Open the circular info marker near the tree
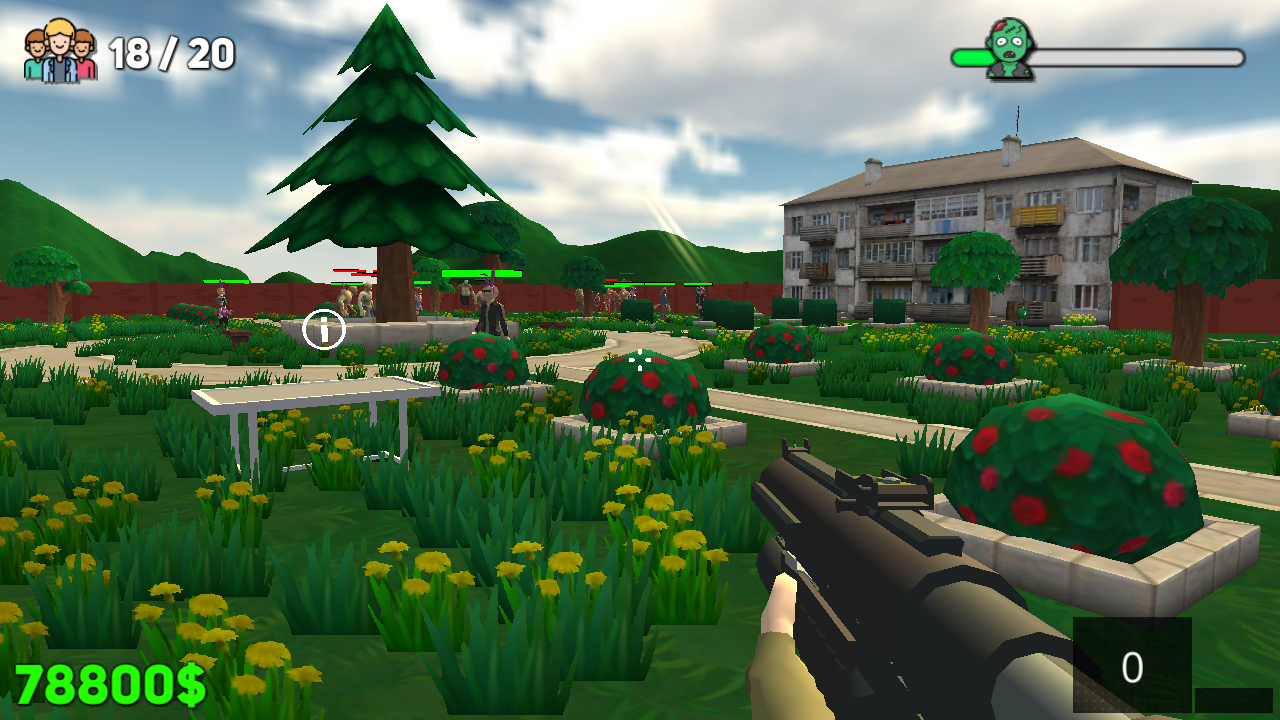The image size is (1280, 720). point(322,330)
